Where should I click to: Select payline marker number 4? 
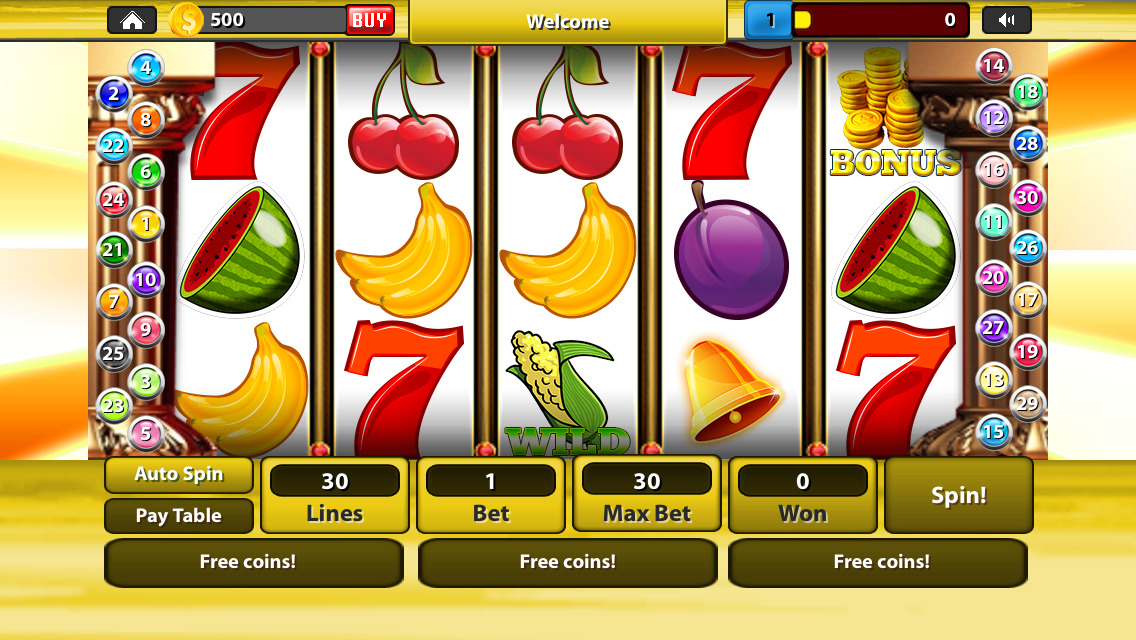(x=146, y=68)
